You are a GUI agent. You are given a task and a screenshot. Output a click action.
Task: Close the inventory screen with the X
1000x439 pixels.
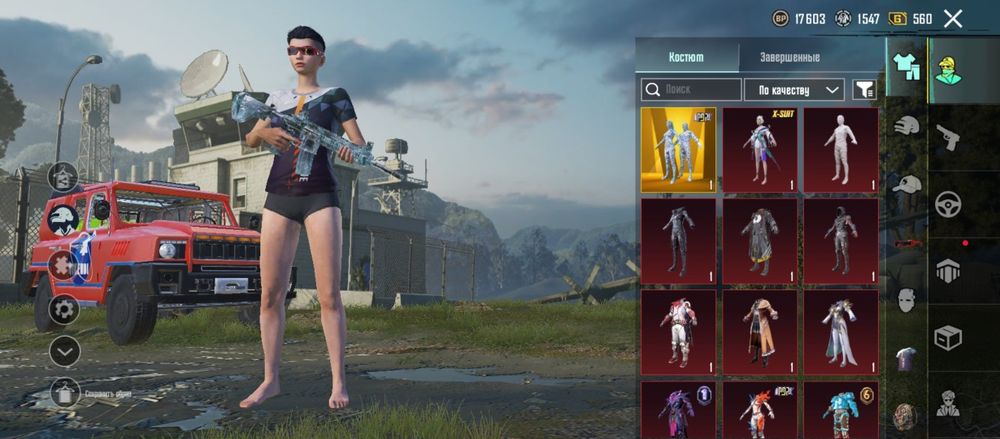coord(953,18)
